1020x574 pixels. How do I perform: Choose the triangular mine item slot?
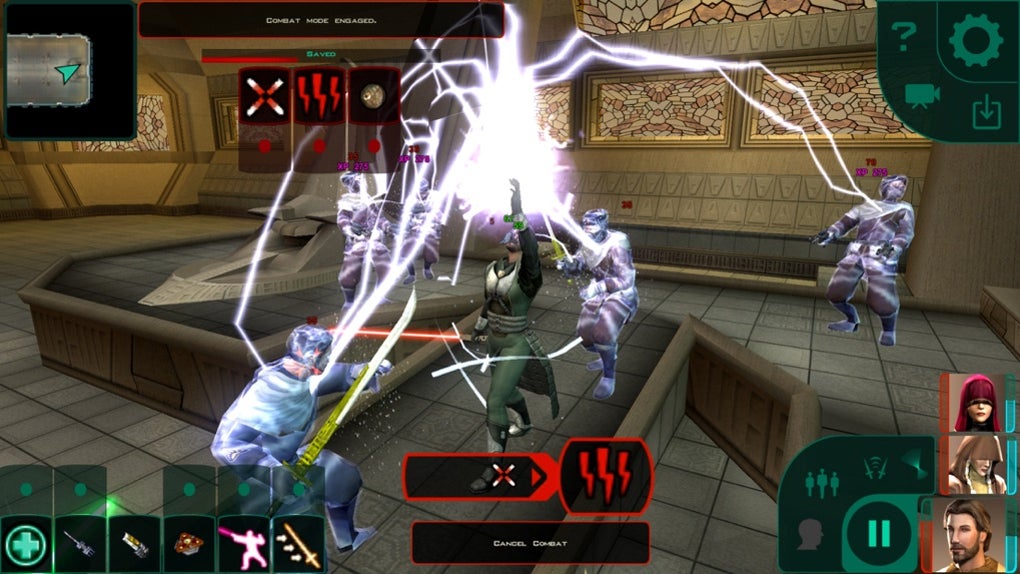189,545
